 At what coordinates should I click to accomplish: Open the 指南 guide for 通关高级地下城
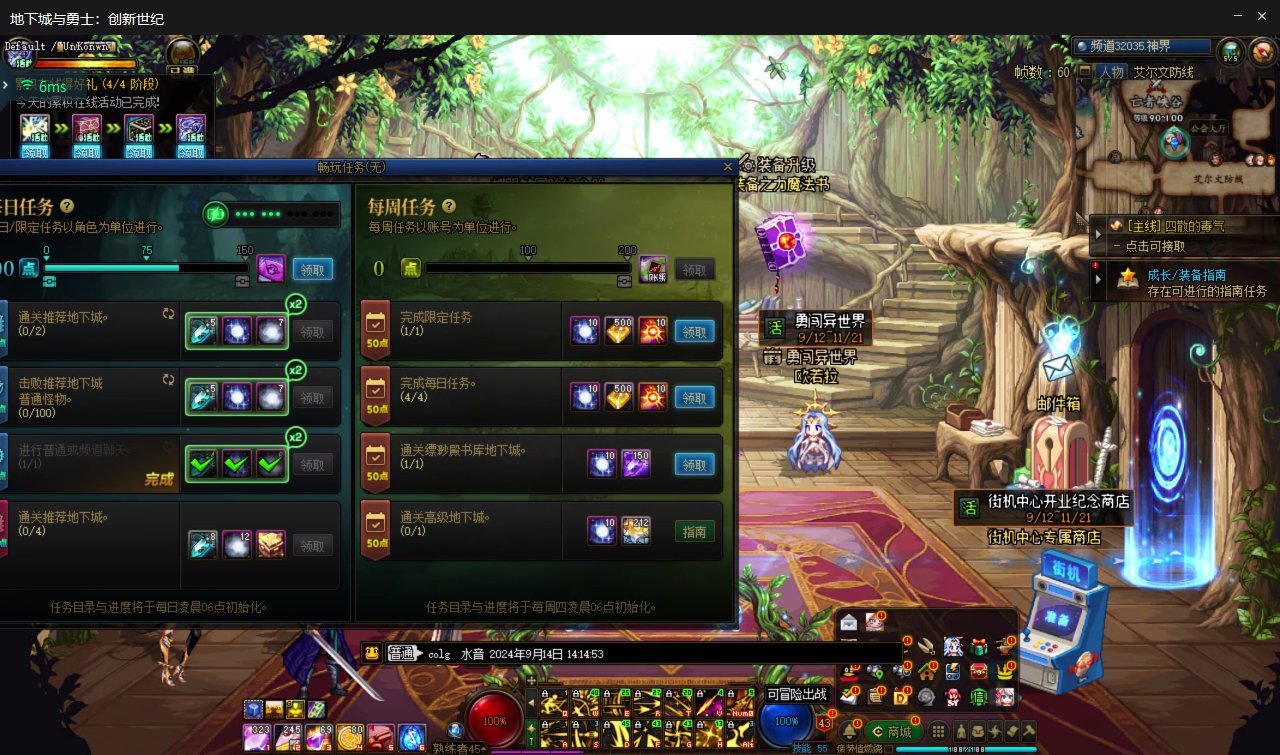click(694, 531)
